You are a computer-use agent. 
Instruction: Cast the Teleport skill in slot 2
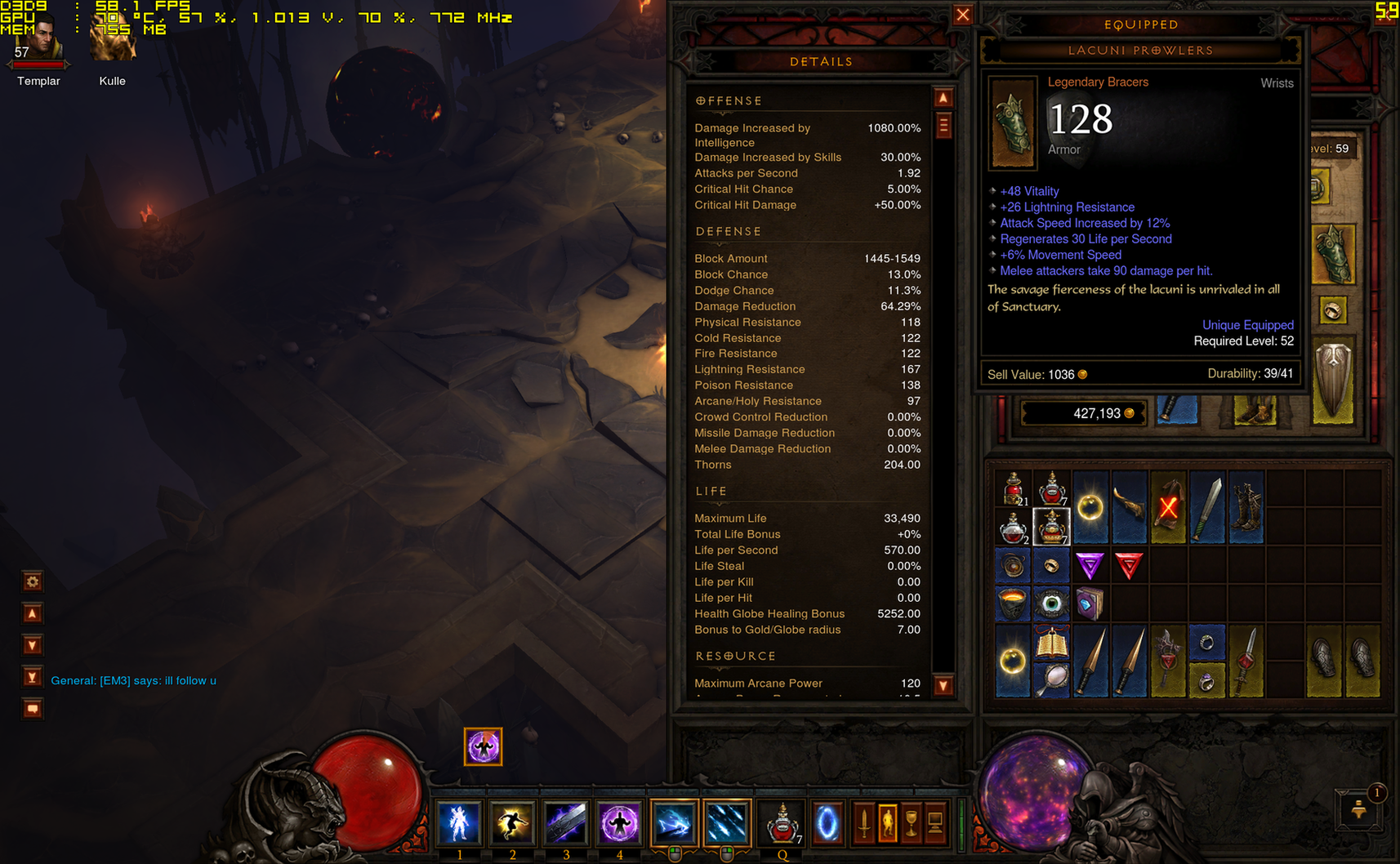[512, 823]
